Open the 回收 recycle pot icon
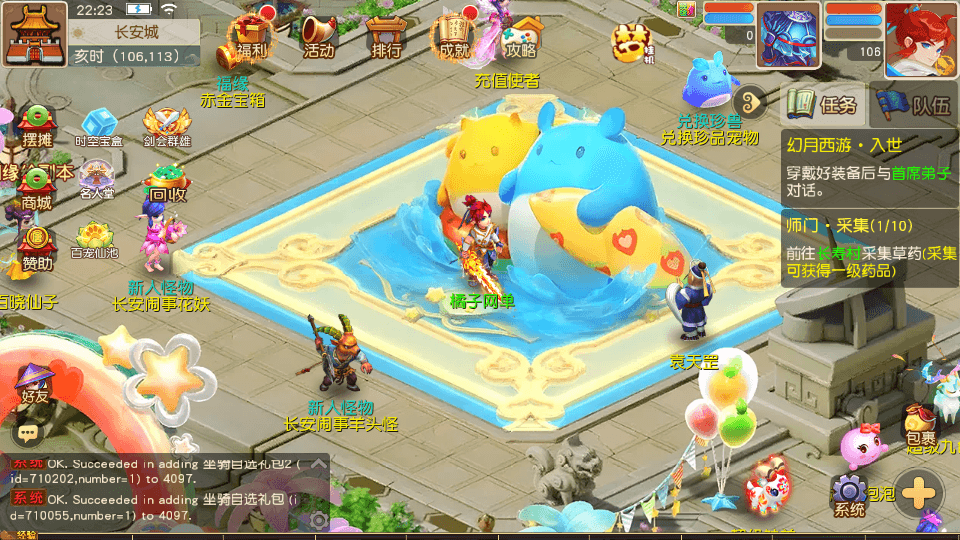This screenshot has width=960, height=540. coord(166,183)
